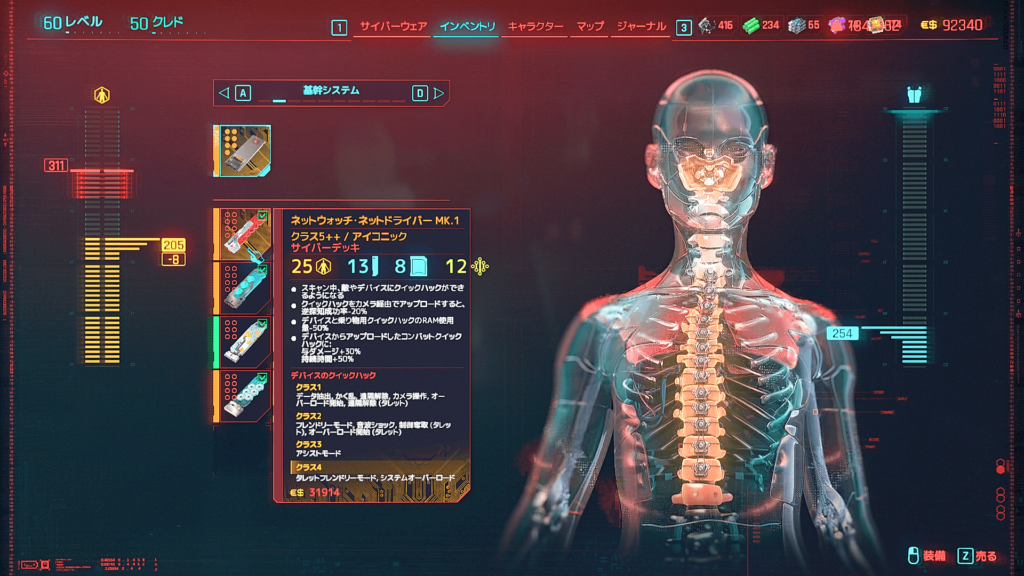Screen dimensions: 1024x576
Task: Go to the マップ tab
Action: [590, 26]
